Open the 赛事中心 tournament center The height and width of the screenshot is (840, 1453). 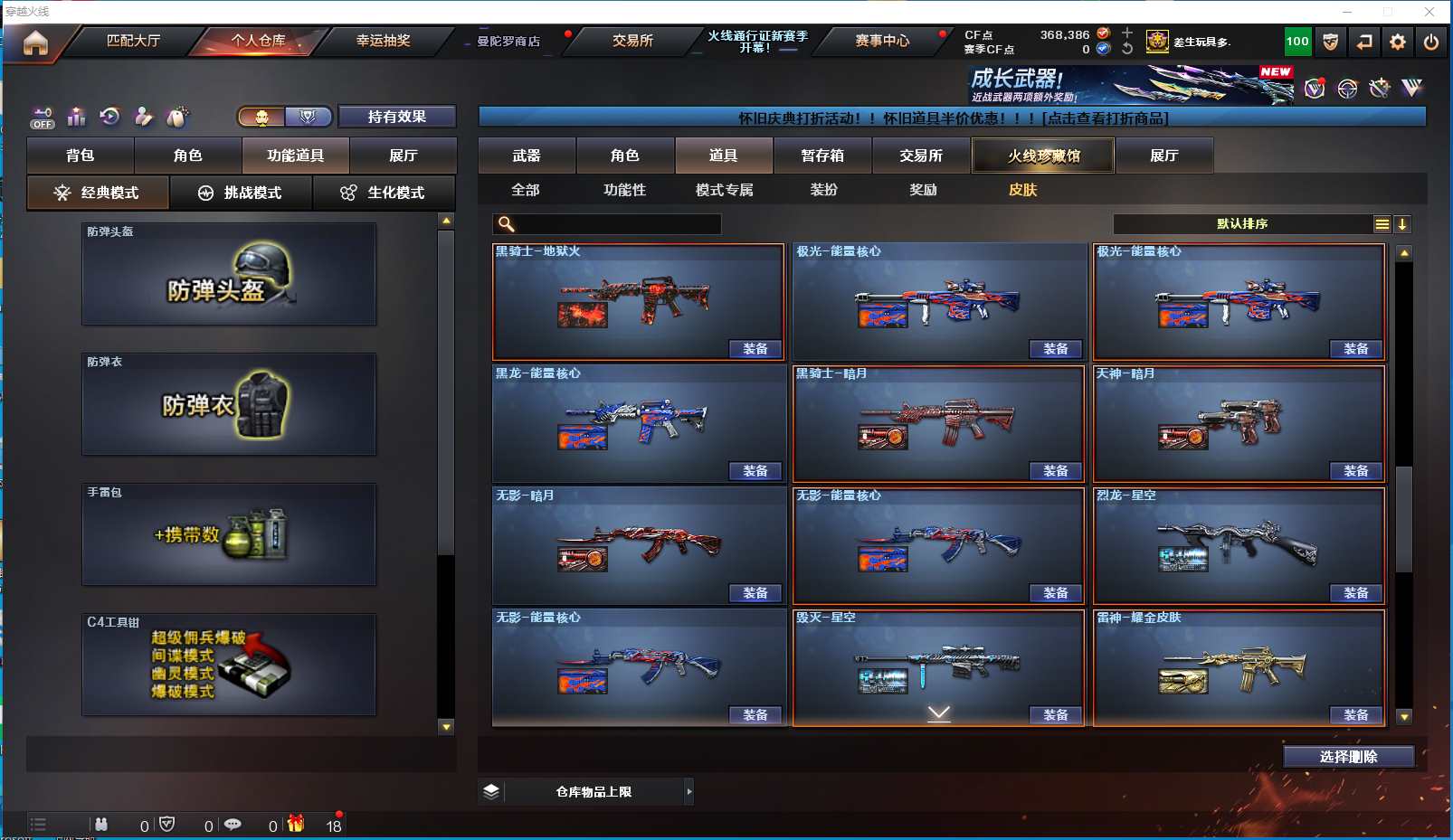[882, 41]
